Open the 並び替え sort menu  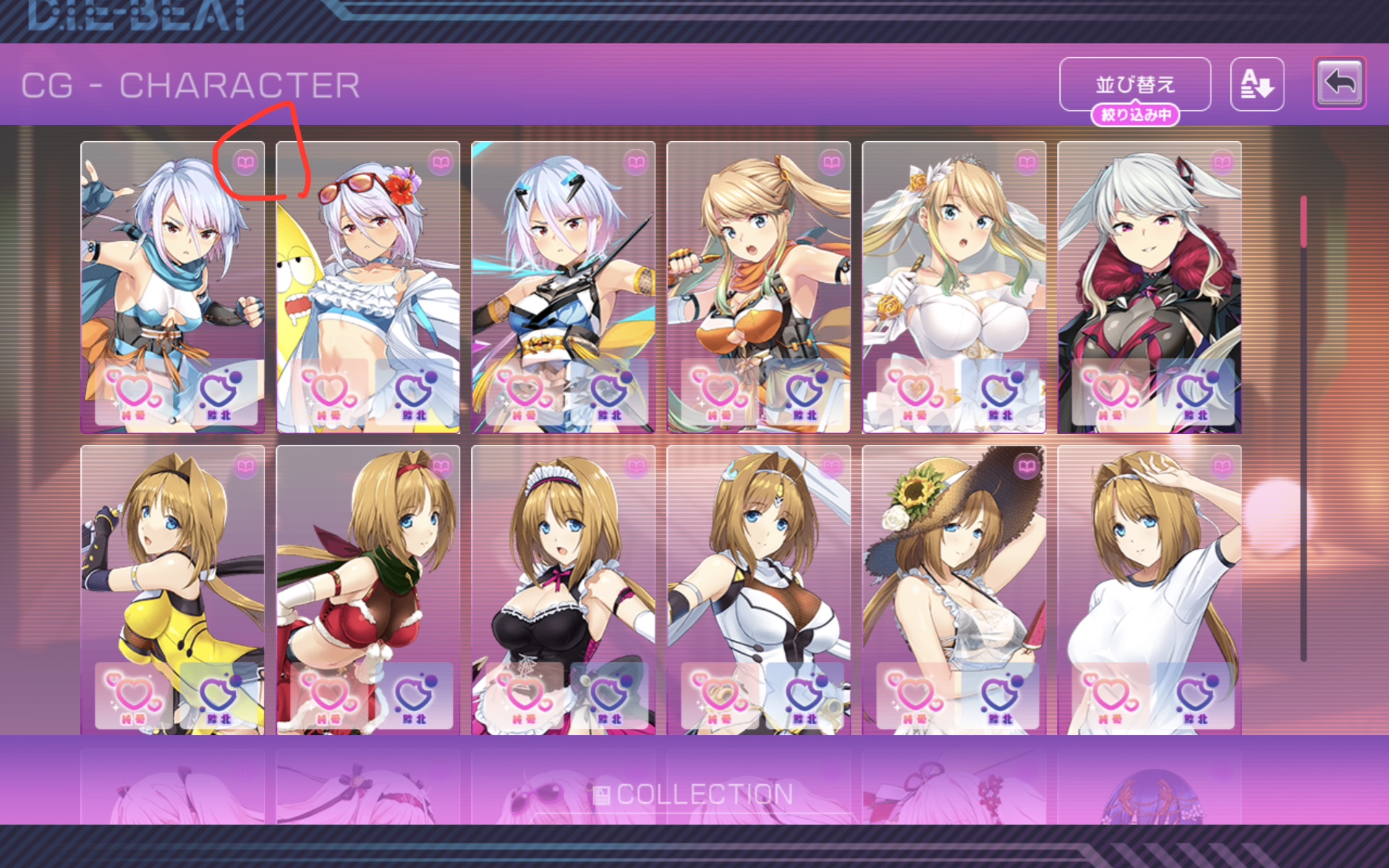[x=1134, y=84]
